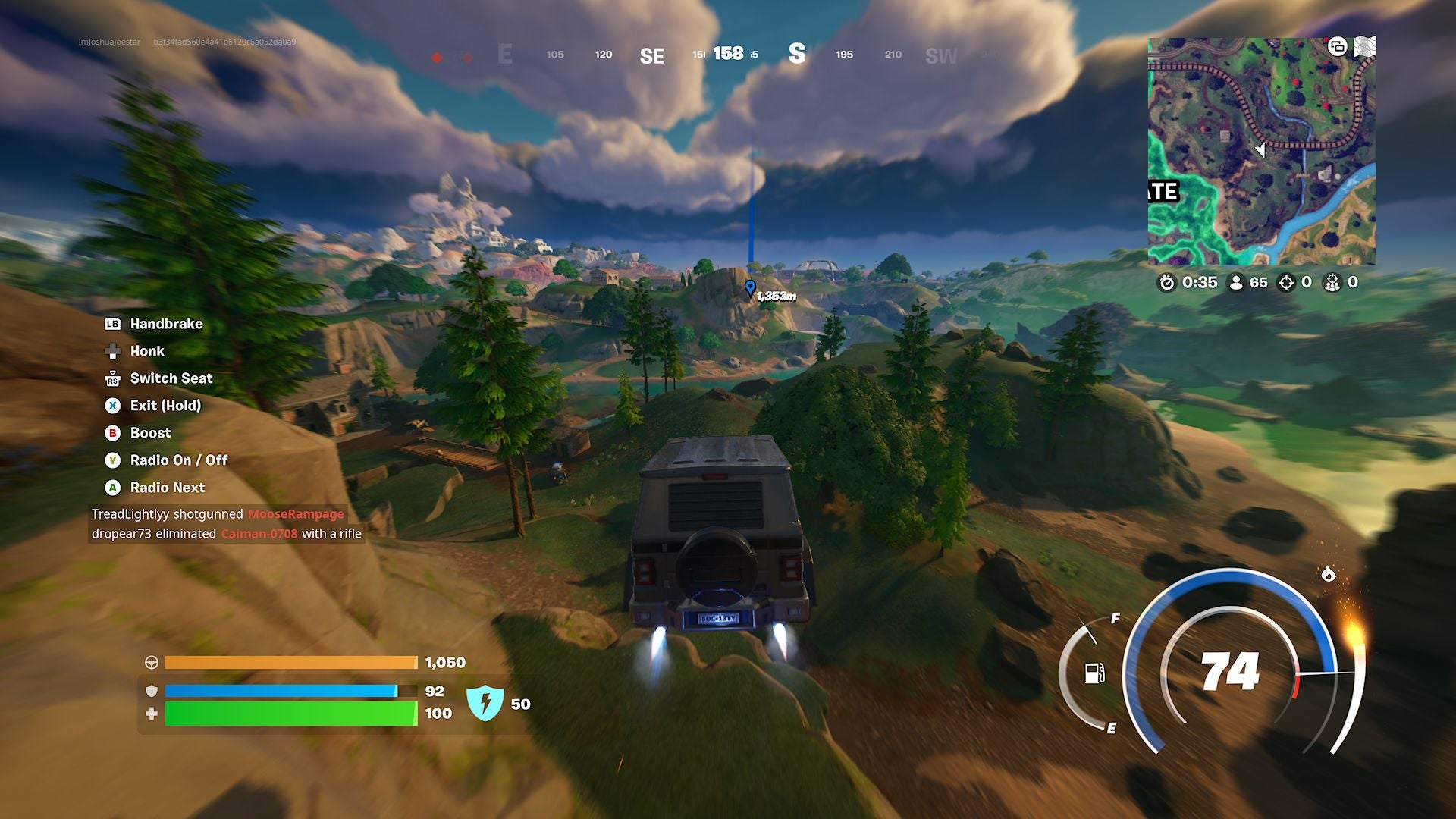1456x819 pixels.
Task: Click the boost flame icon on speedometer
Action: [1328, 574]
